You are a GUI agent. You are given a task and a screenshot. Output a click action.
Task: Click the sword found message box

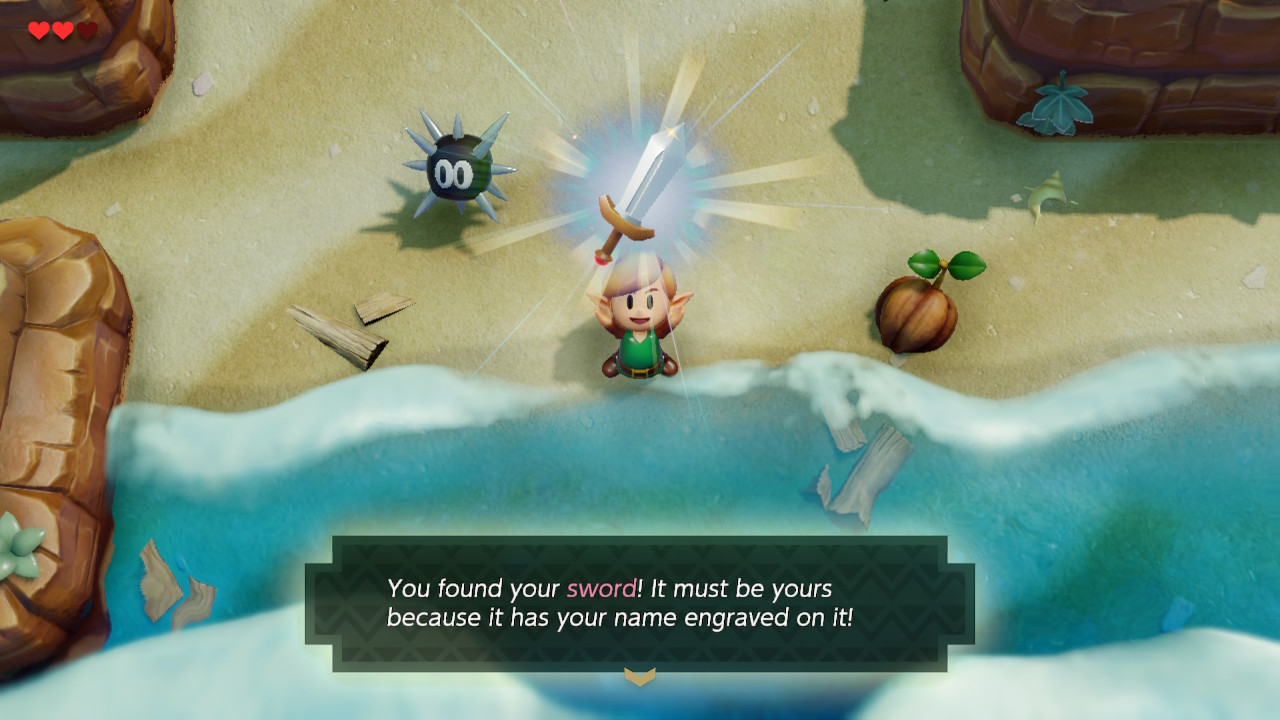coord(640,603)
